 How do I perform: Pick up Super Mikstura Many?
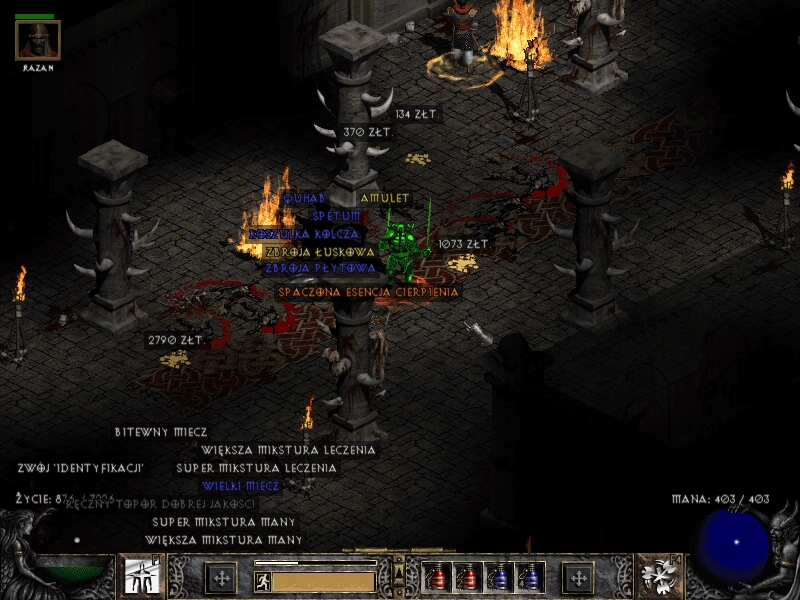[223, 522]
